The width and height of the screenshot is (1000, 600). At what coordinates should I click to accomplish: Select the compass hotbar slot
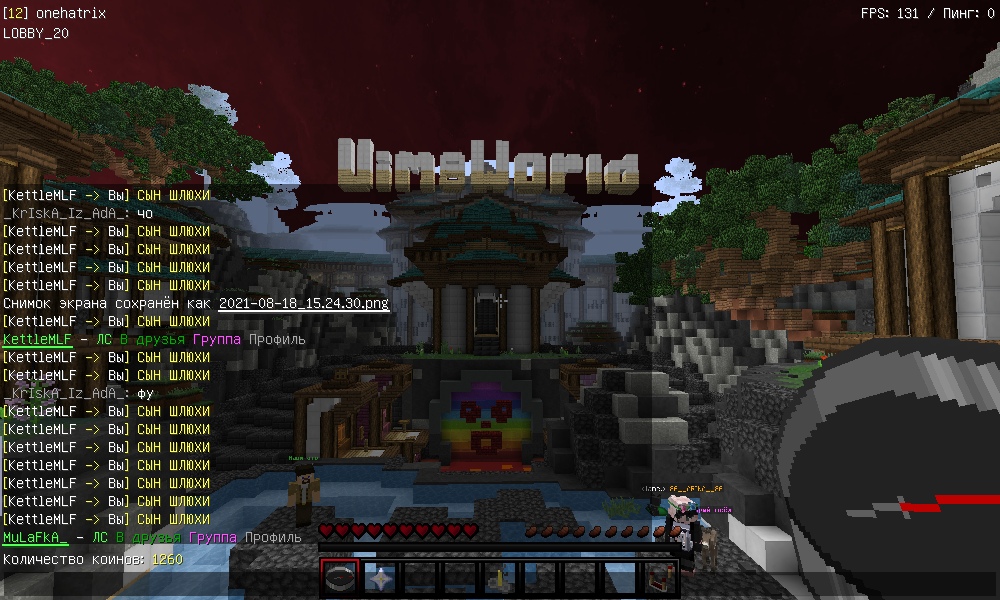pos(340,578)
